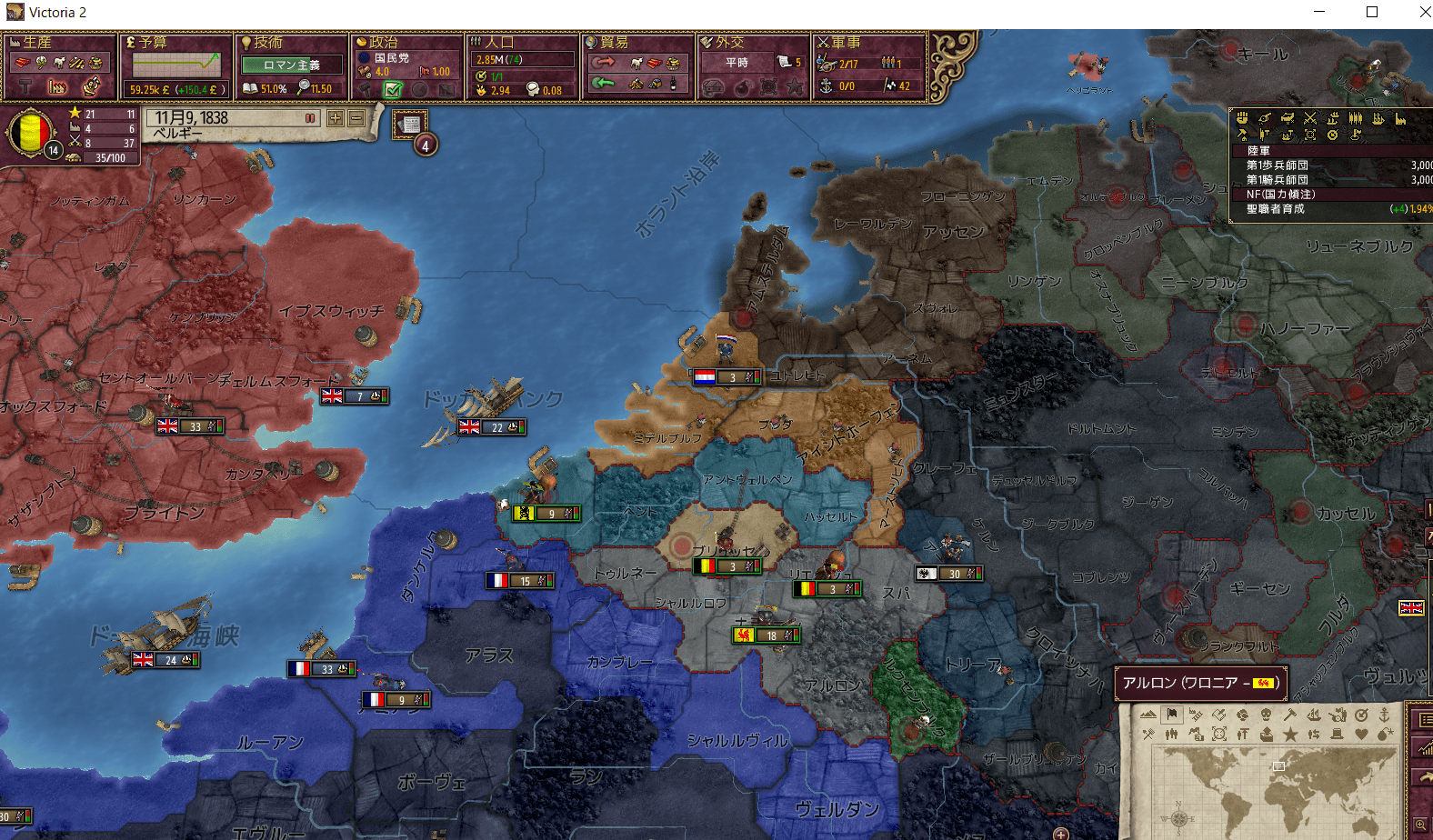Screen dimensions: 1433x840
Task: Collapse the outliner via its corner arrow
Action: click(x=1230, y=109)
